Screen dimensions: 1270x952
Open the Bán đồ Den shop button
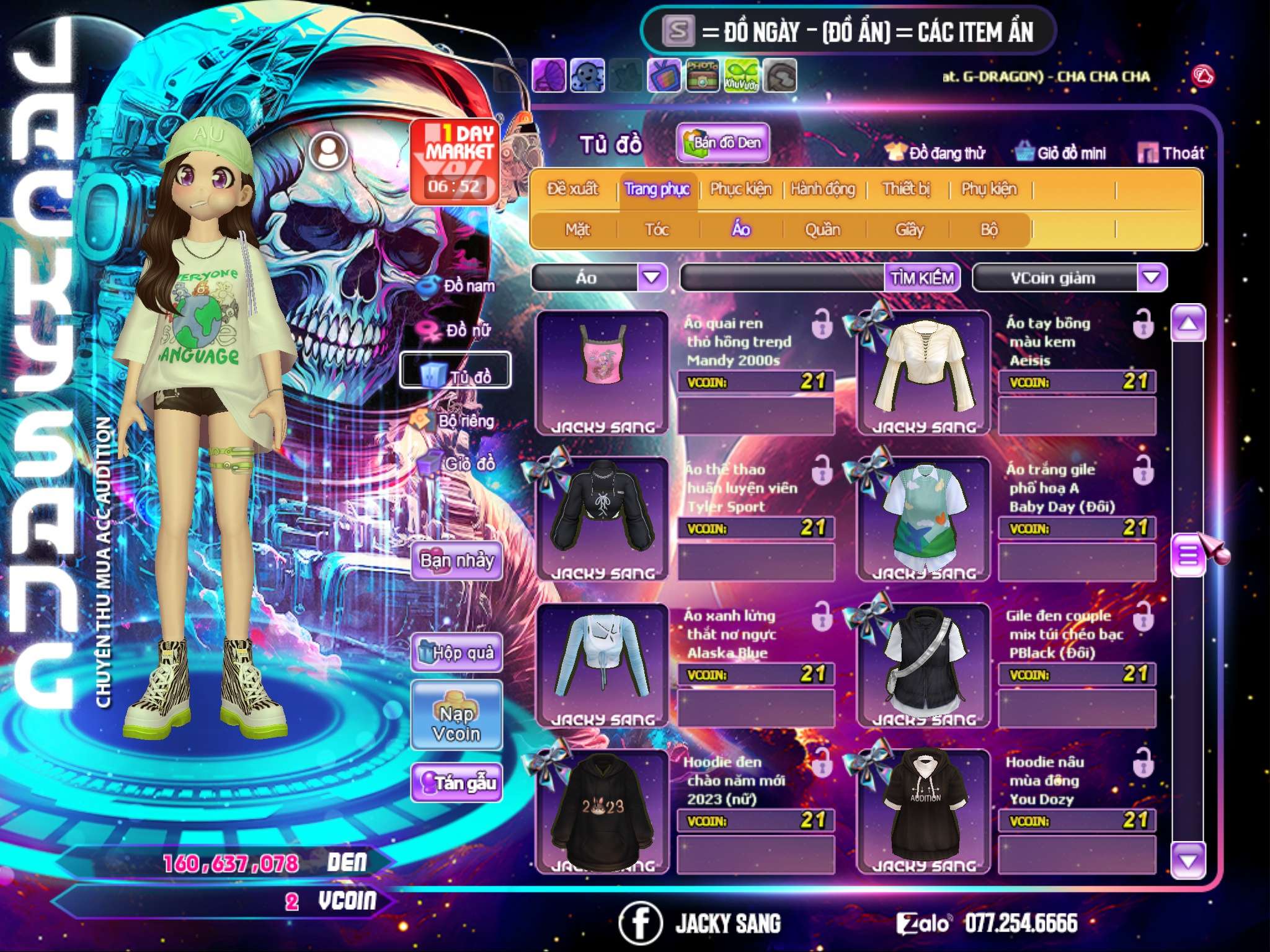pyautogui.click(x=722, y=143)
